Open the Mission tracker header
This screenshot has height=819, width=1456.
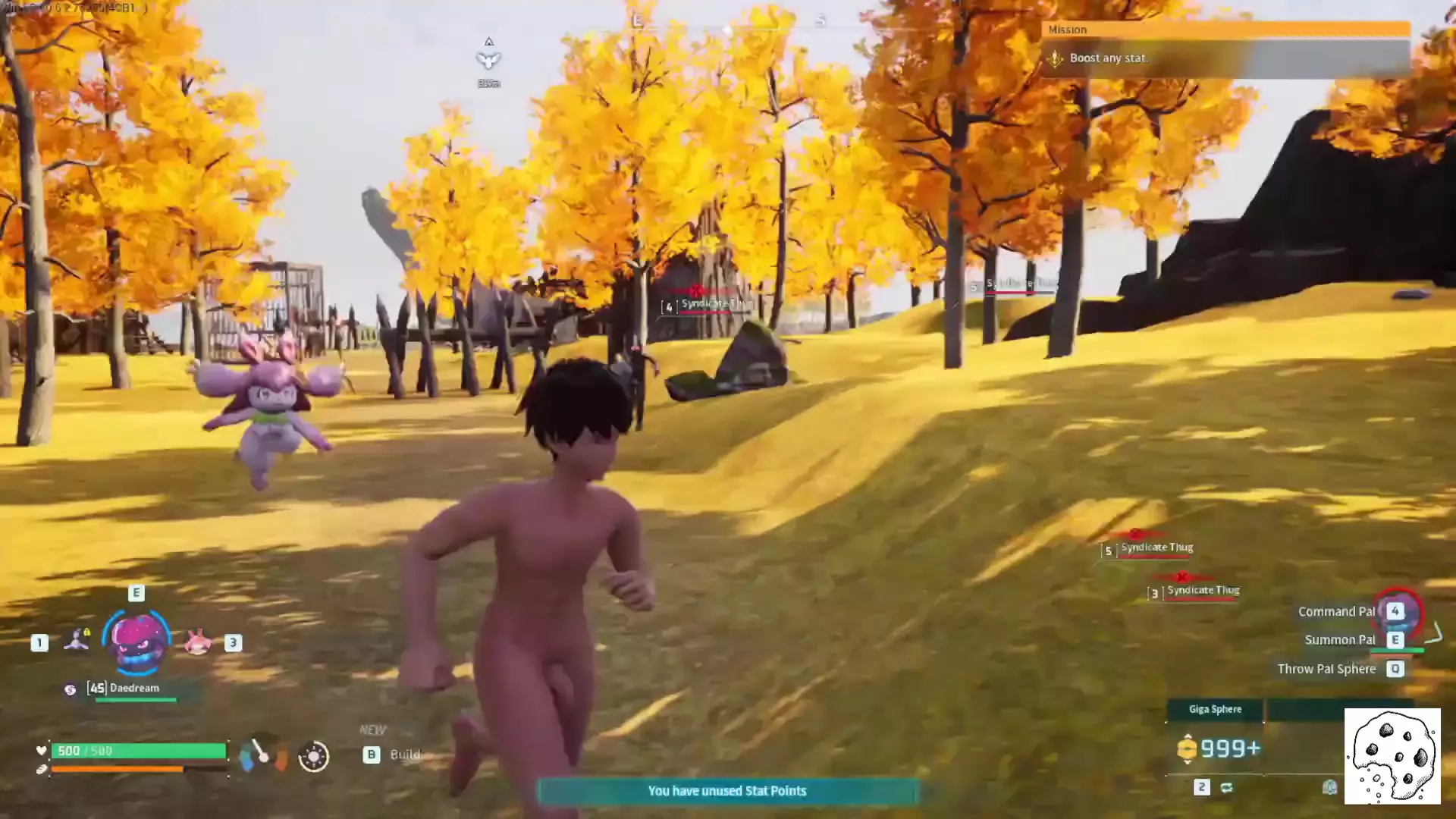pyautogui.click(x=1225, y=30)
